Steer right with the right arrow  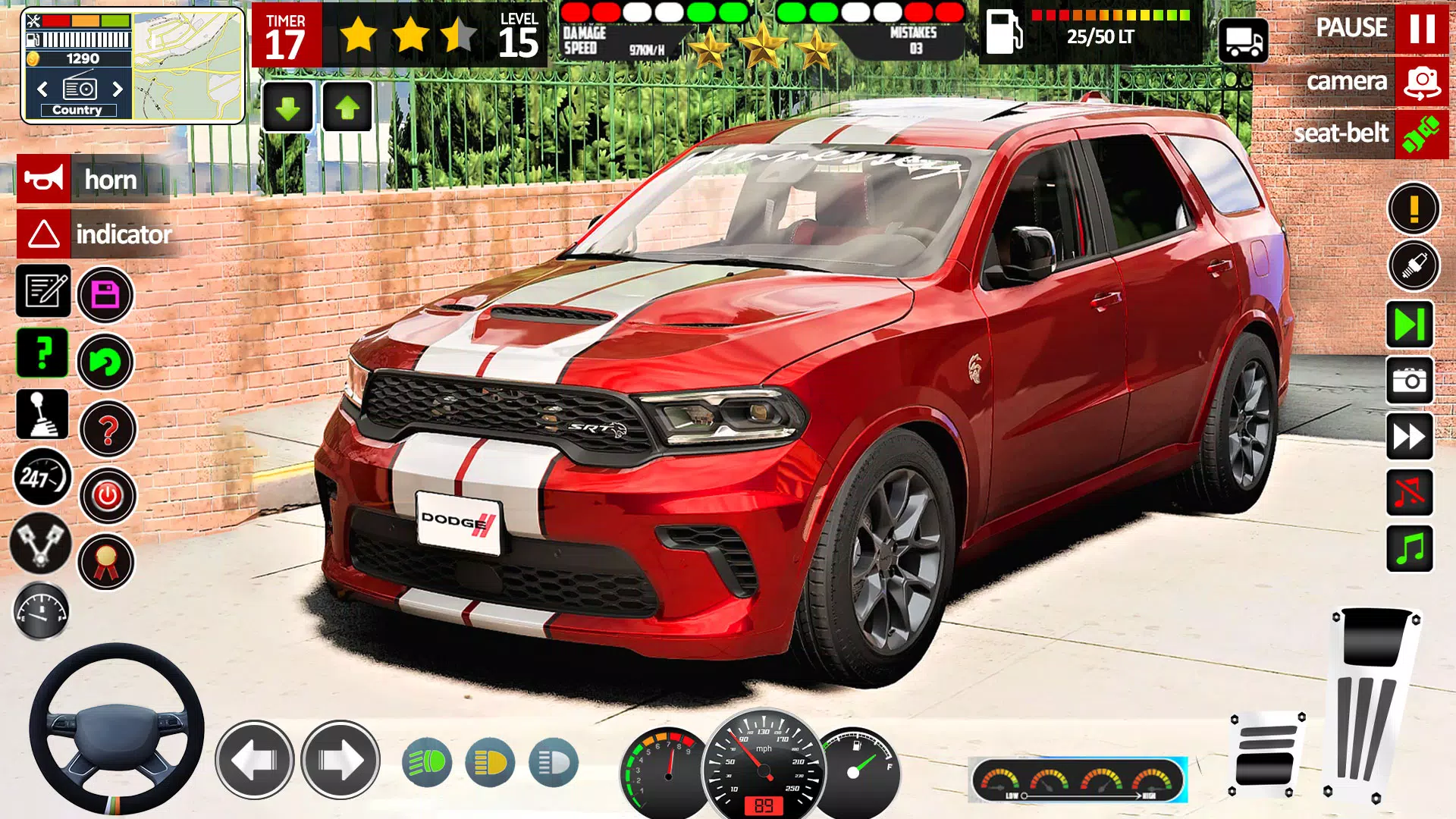[x=340, y=760]
